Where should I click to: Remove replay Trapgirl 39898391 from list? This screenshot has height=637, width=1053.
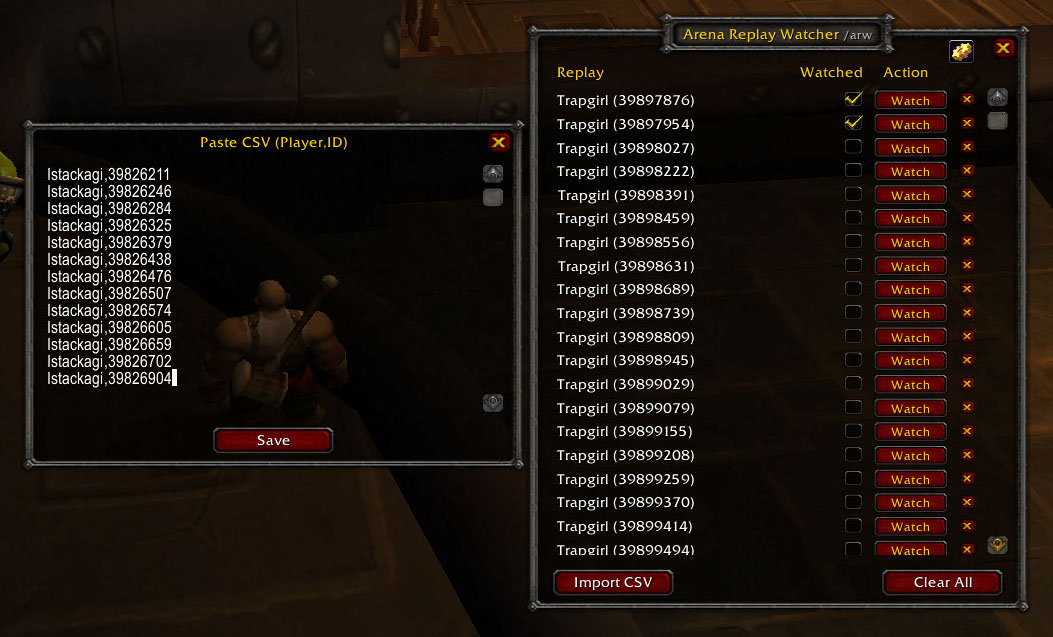(967, 194)
